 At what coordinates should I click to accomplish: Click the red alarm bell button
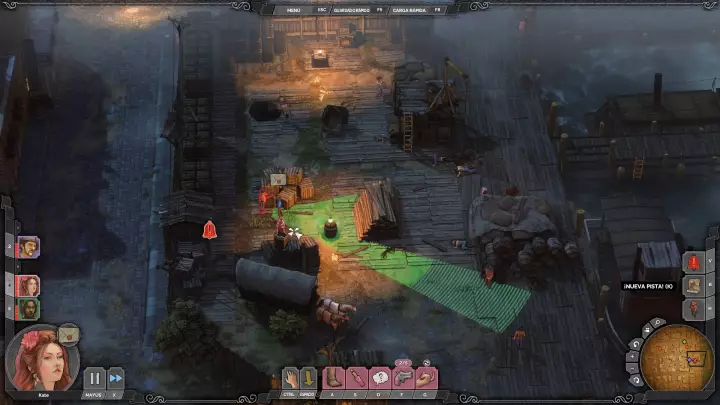tap(694, 262)
